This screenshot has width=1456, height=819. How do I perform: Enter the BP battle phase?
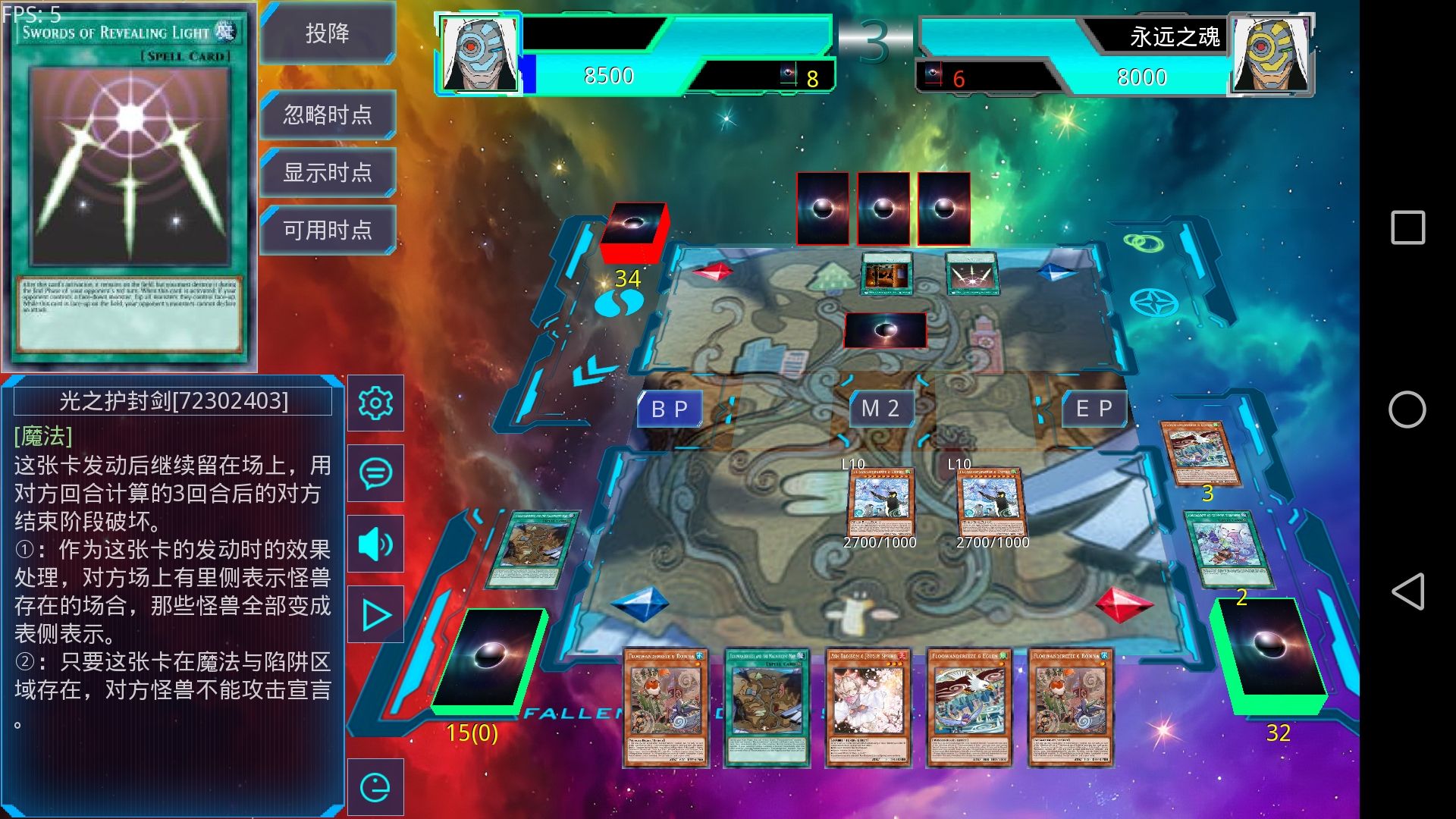coord(669,409)
